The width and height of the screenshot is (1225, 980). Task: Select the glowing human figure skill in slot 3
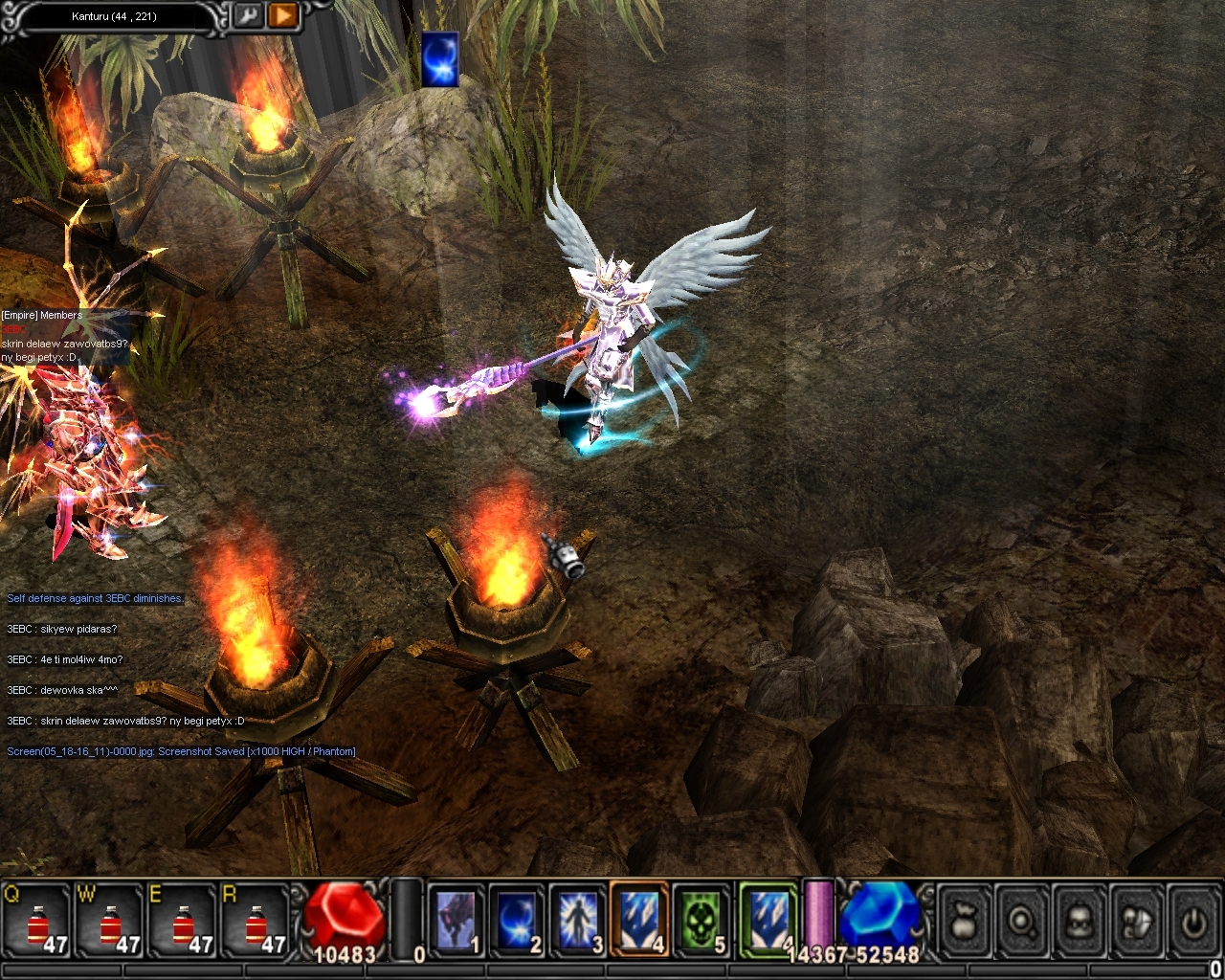[x=578, y=921]
